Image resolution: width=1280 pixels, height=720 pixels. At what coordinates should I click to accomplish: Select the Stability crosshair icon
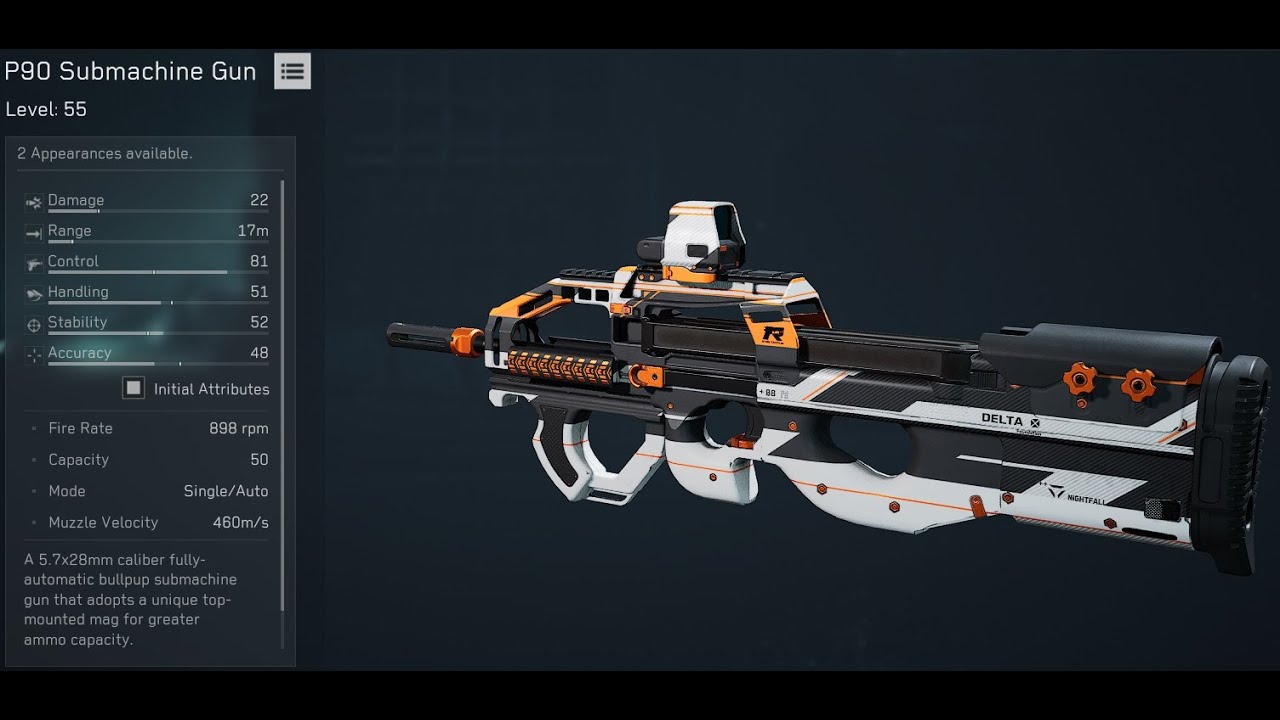coord(33,322)
